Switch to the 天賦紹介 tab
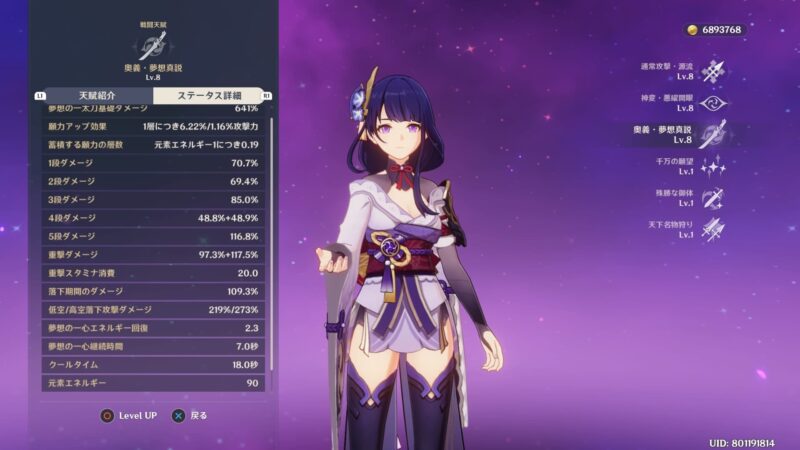The height and width of the screenshot is (450, 800). (92, 95)
